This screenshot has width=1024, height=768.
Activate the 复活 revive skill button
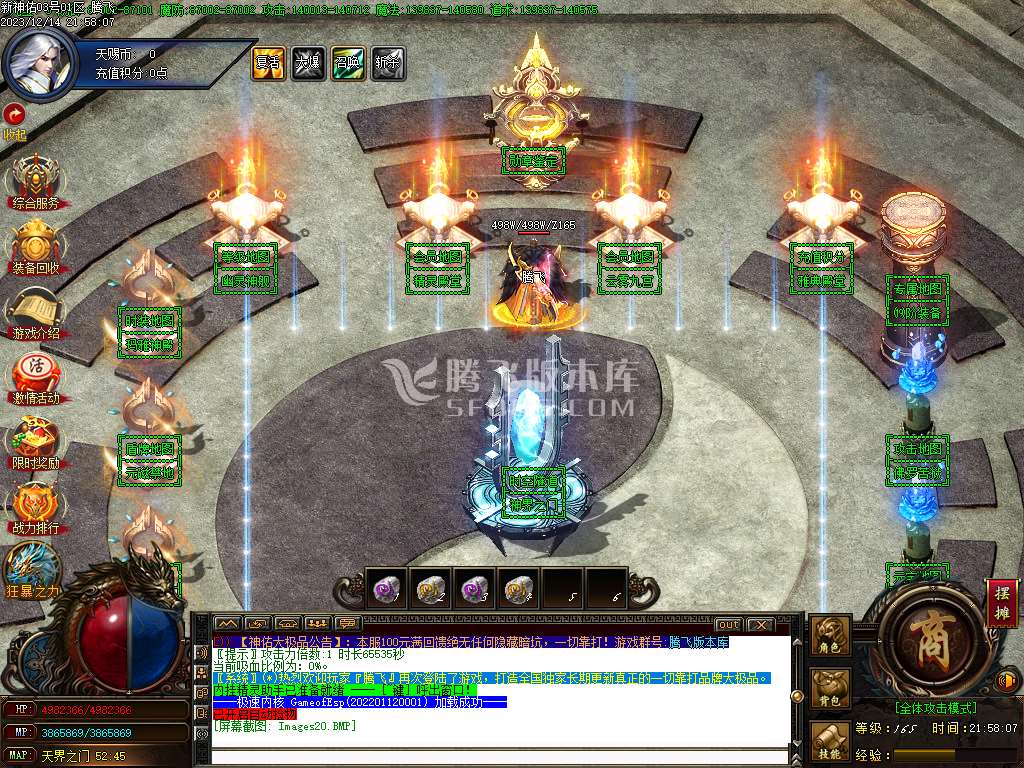click(x=268, y=63)
